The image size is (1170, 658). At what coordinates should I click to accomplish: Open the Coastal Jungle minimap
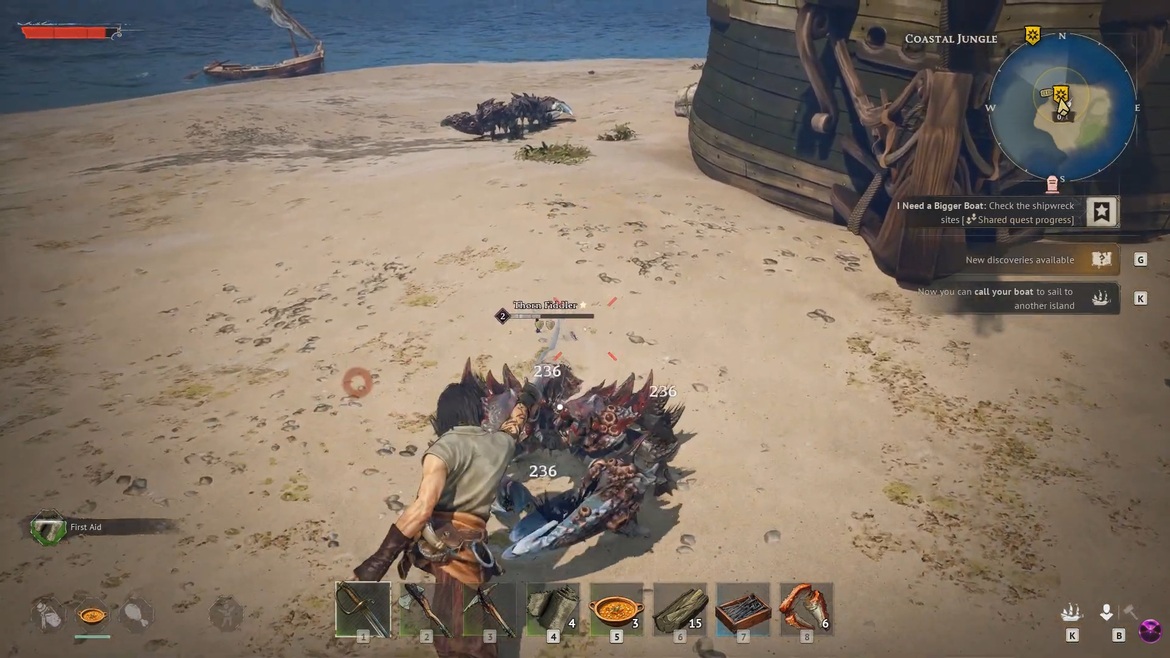pos(1062,106)
